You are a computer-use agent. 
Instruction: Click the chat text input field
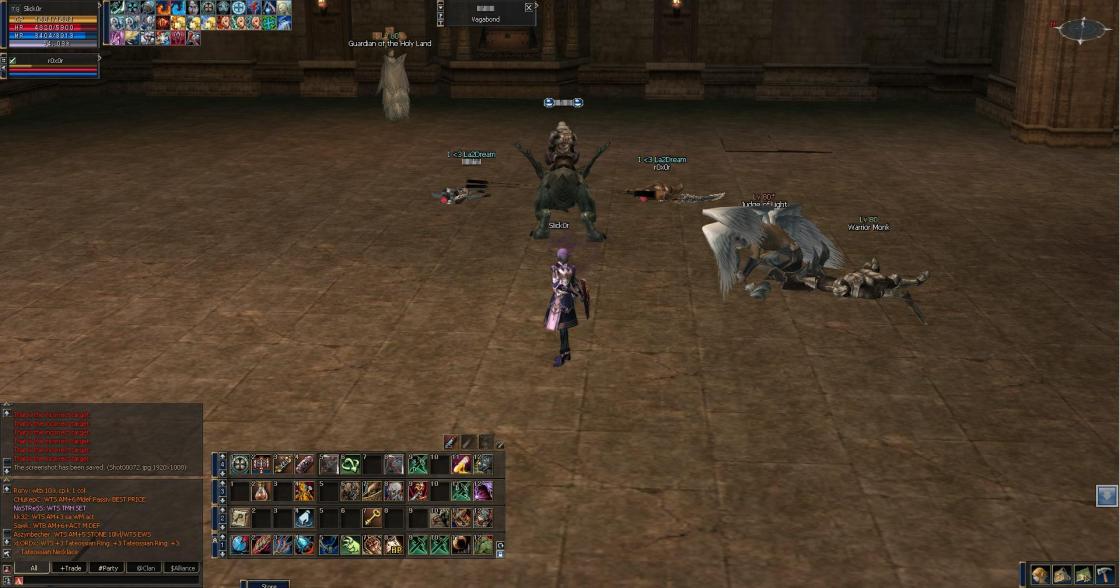tap(110, 581)
